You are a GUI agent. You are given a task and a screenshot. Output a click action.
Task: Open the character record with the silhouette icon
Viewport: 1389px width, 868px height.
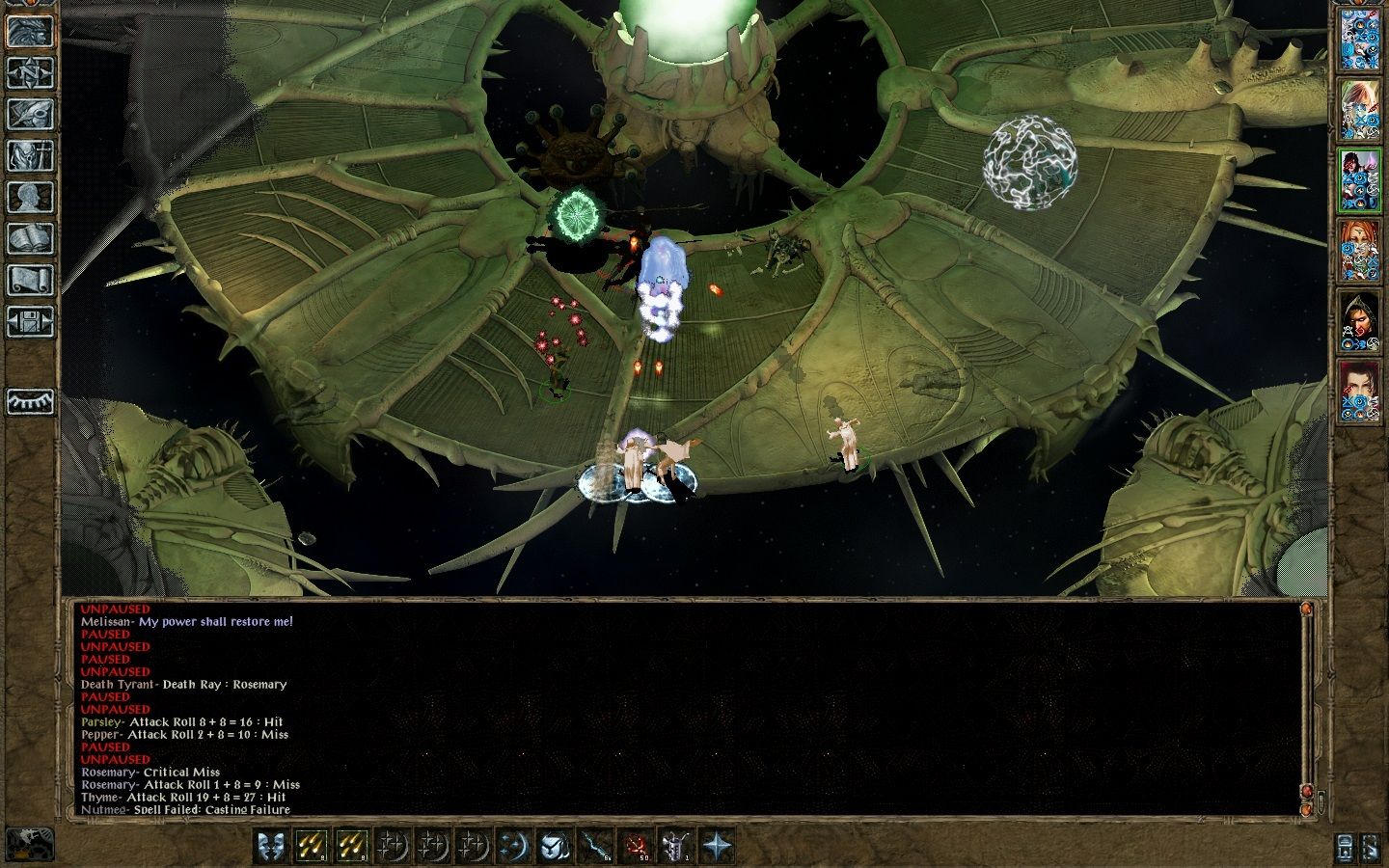tap(30, 197)
